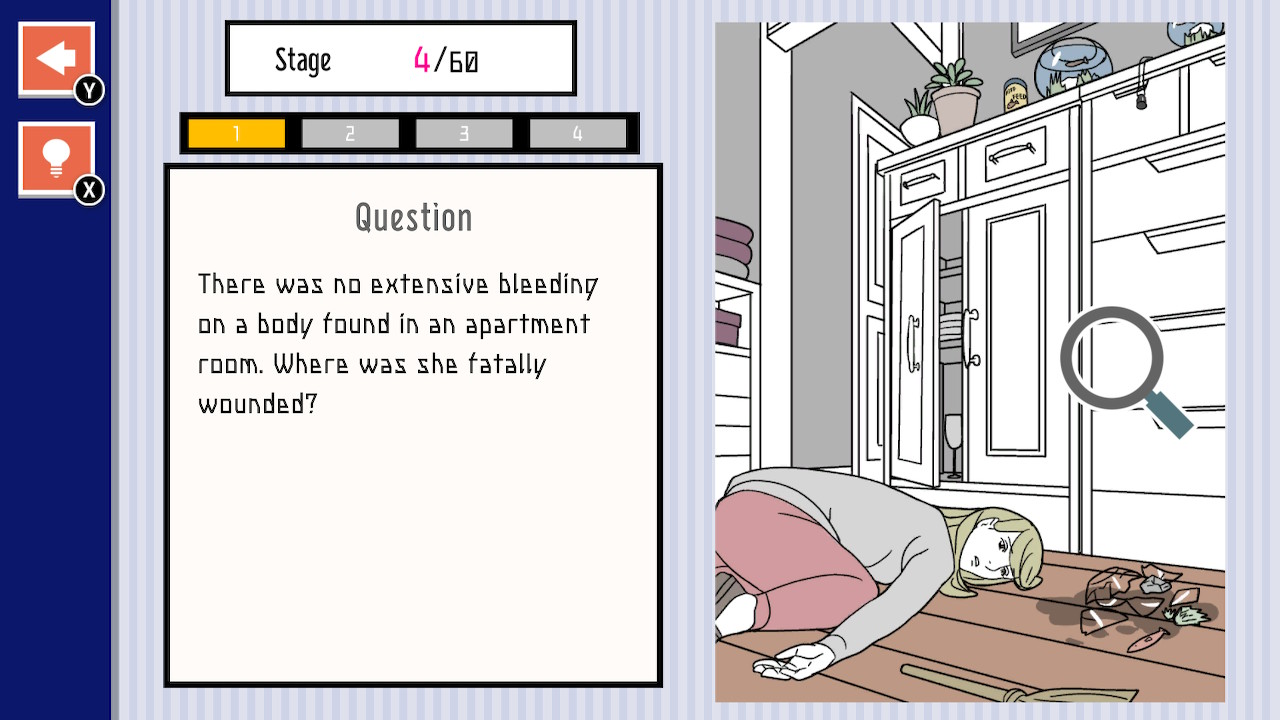The image size is (1280, 720).
Task: Switch to stage segment 2
Action: 348,132
